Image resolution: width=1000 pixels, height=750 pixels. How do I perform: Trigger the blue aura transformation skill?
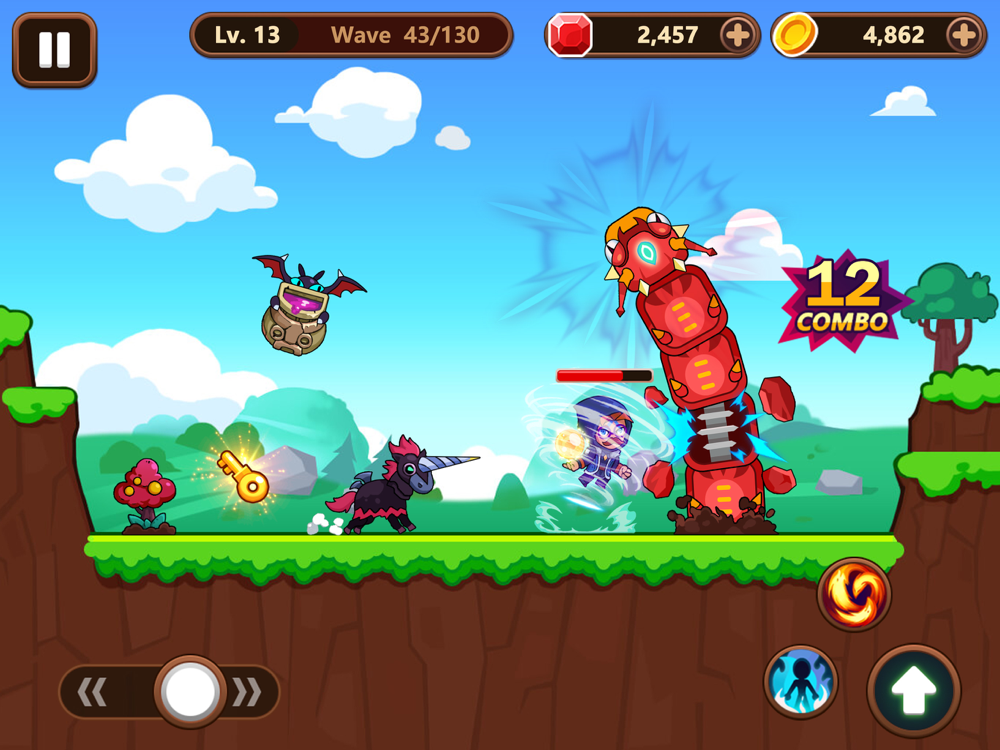[x=801, y=682]
